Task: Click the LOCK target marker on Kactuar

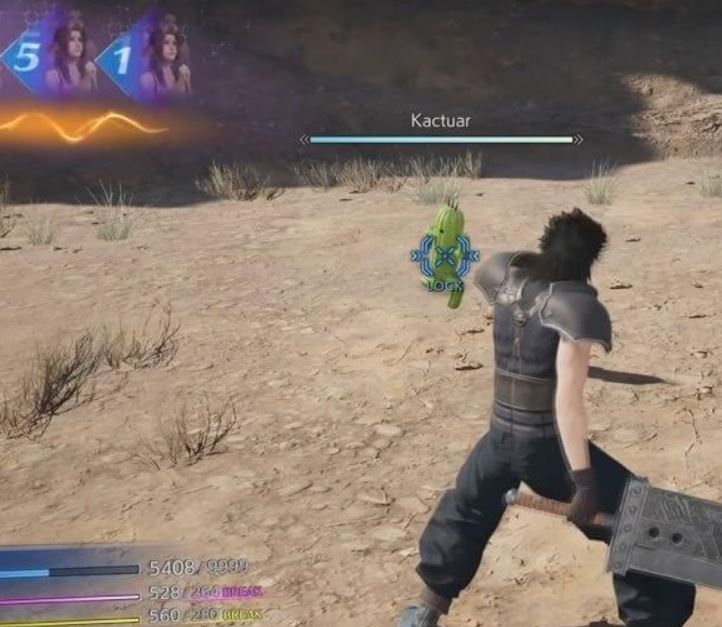Action: coord(445,258)
